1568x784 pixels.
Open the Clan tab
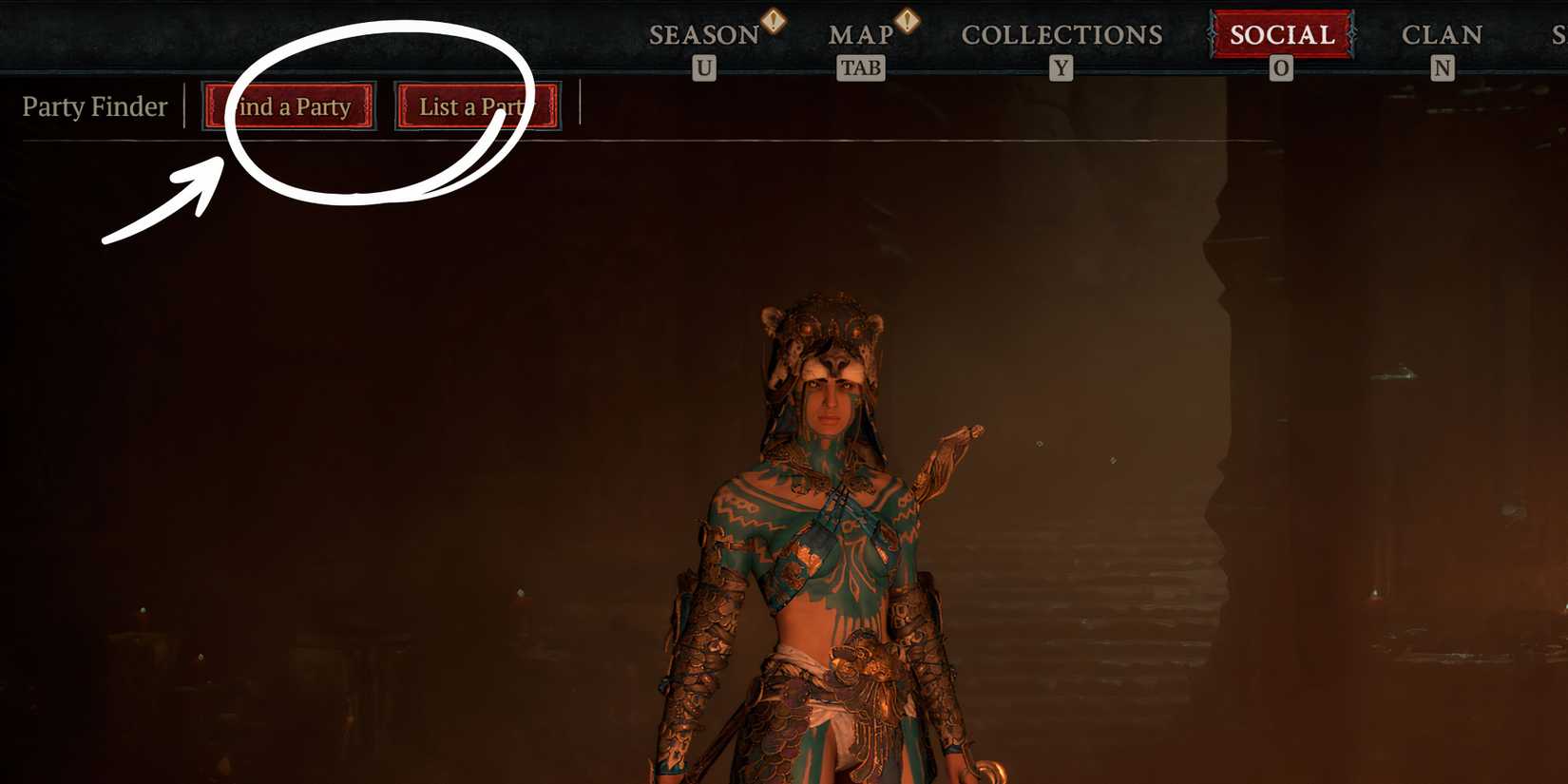pyautogui.click(x=1442, y=34)
